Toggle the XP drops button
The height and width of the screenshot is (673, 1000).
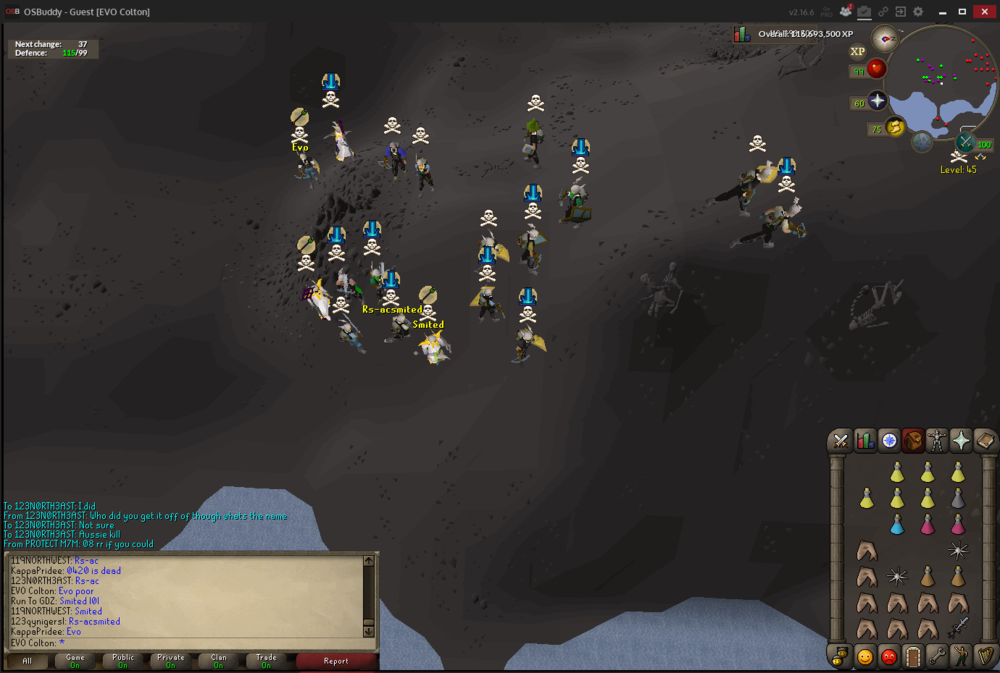pyautogui.click(x=857, y=51)
